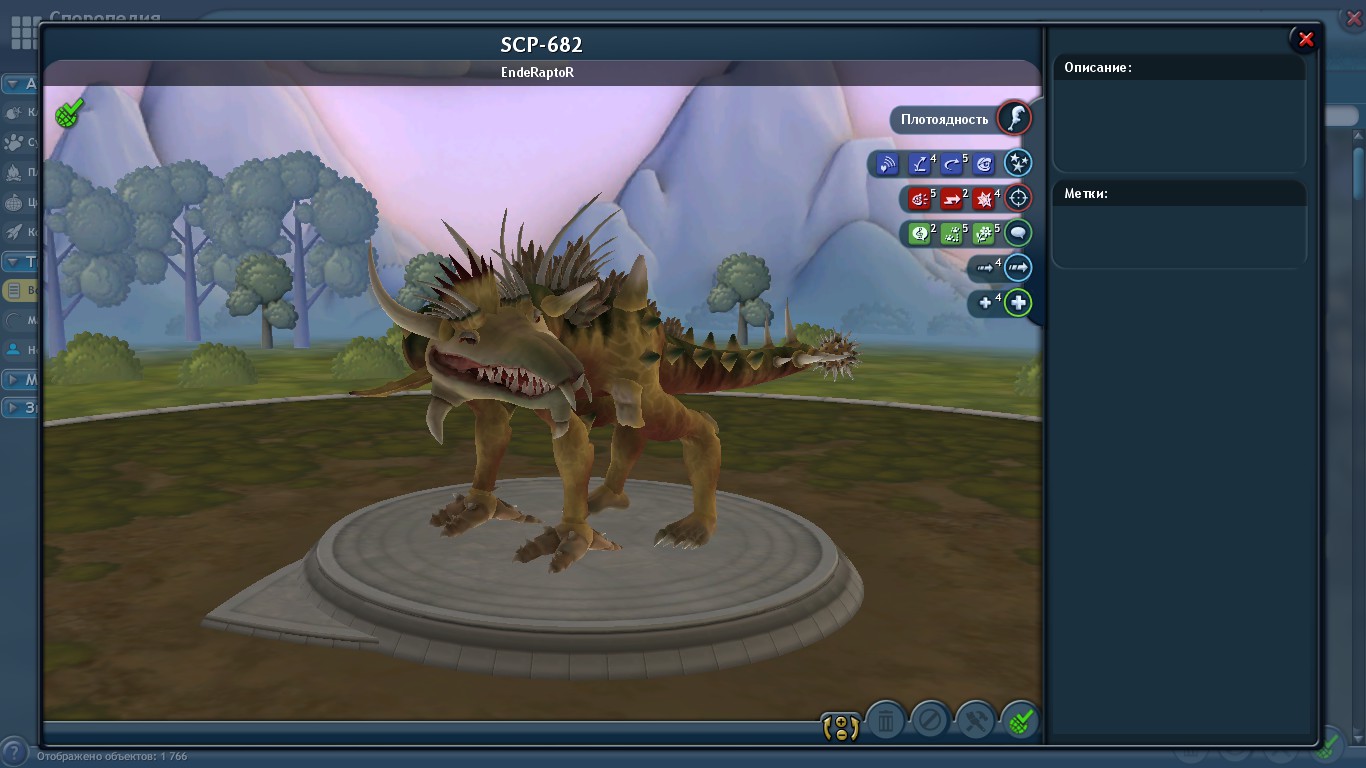Click the hammer-and-wrench edit icon
Image resolution: width=1366 pixels, height=768 pixels.
tap(975, 720)
